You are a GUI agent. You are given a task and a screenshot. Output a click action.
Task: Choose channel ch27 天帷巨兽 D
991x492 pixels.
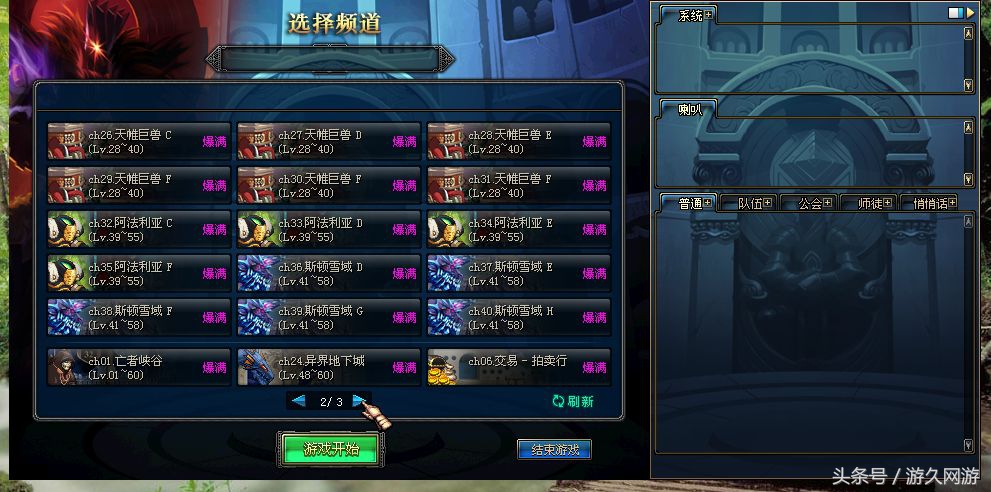click(x=329, y=141)
